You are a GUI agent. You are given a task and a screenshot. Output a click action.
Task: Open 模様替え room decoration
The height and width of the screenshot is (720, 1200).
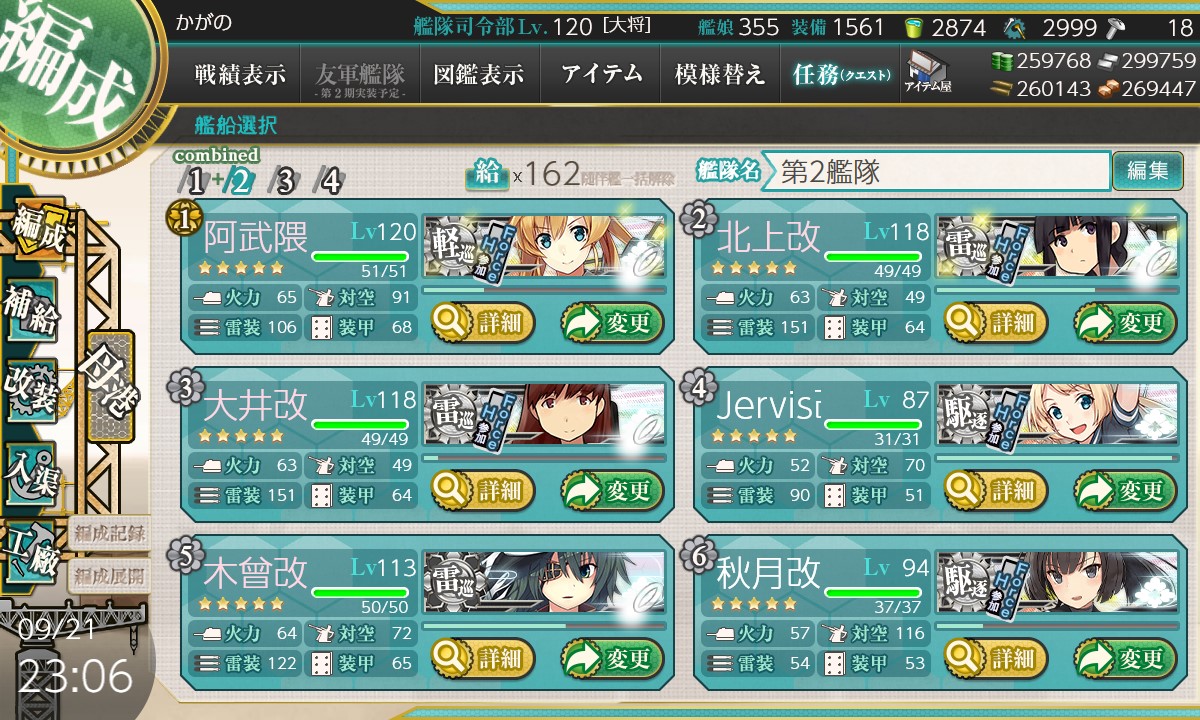point(720,74)
